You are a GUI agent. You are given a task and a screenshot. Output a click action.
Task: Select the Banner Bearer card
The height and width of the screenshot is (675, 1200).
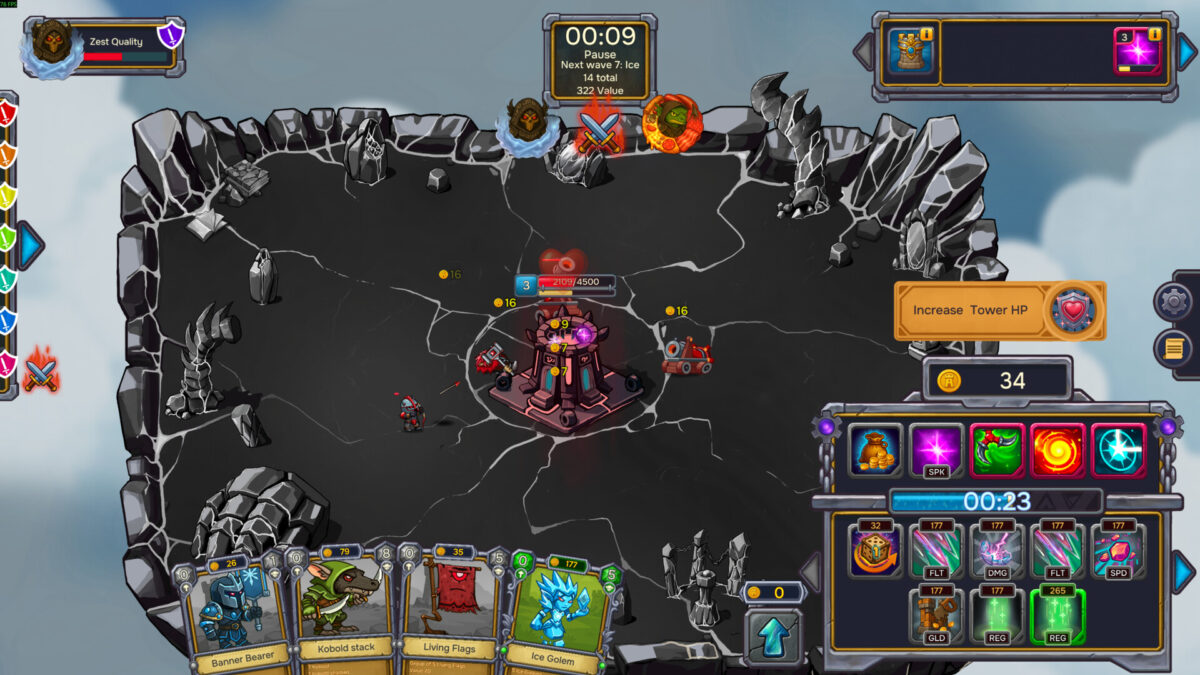[x=229, y=612]
